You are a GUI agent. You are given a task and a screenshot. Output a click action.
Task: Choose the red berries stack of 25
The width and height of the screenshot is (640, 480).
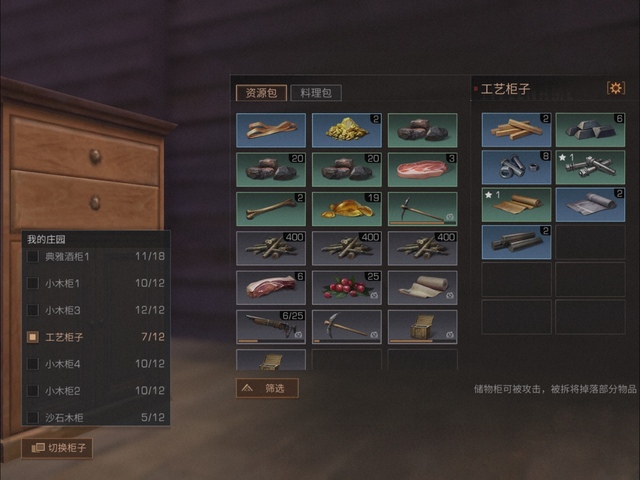click(346, 288)
